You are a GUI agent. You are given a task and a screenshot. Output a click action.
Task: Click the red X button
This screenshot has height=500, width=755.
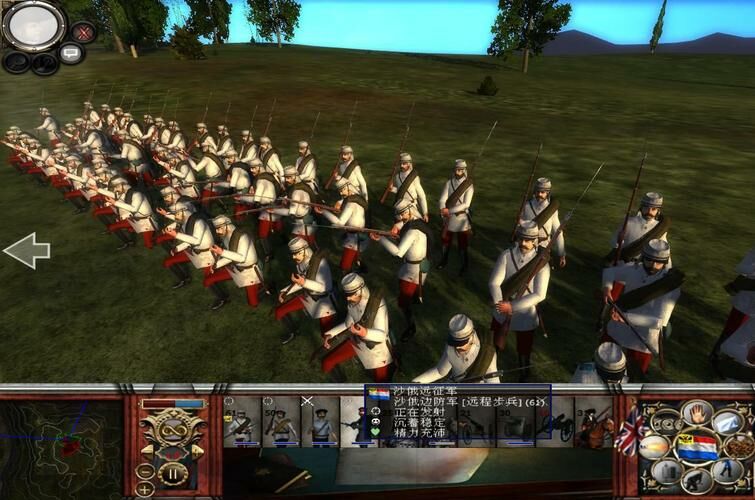(x=84, y=32)
